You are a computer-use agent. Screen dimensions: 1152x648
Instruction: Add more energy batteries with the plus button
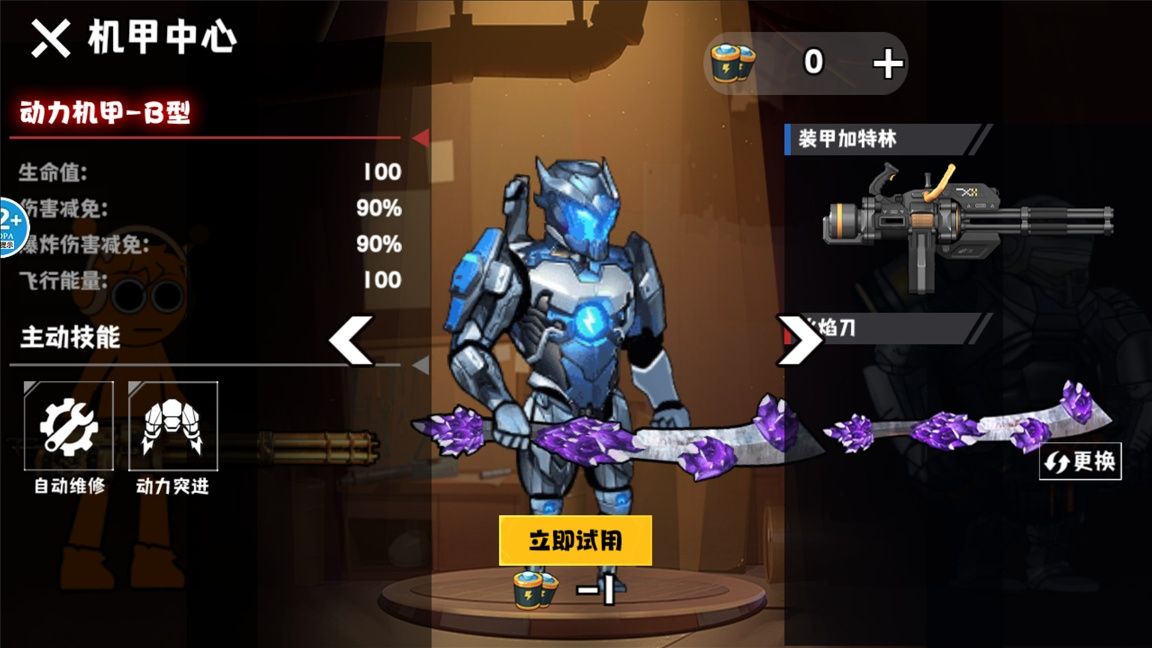[x=887, y=64]
